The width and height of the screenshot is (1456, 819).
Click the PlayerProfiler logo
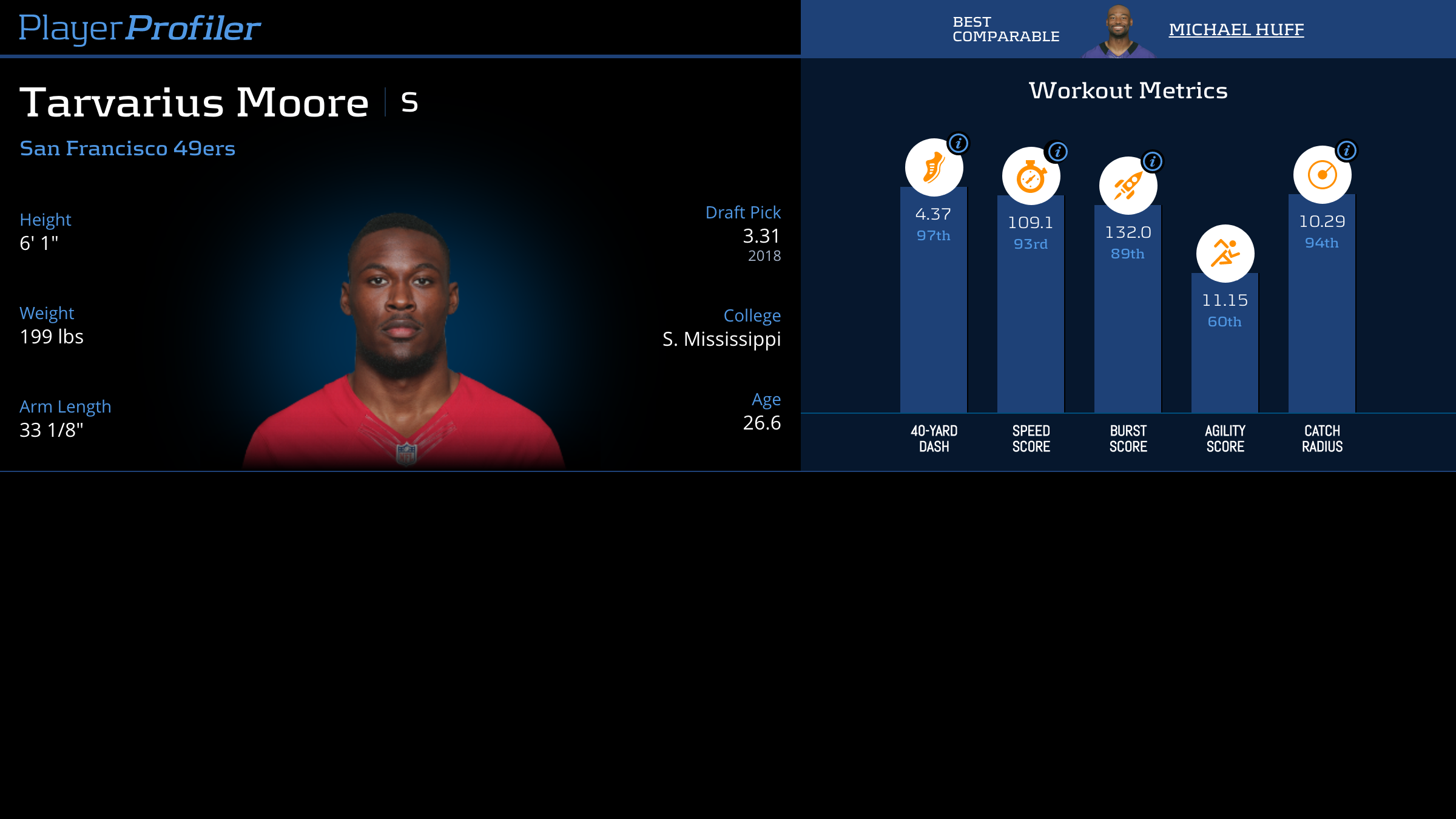coord(140,28)
